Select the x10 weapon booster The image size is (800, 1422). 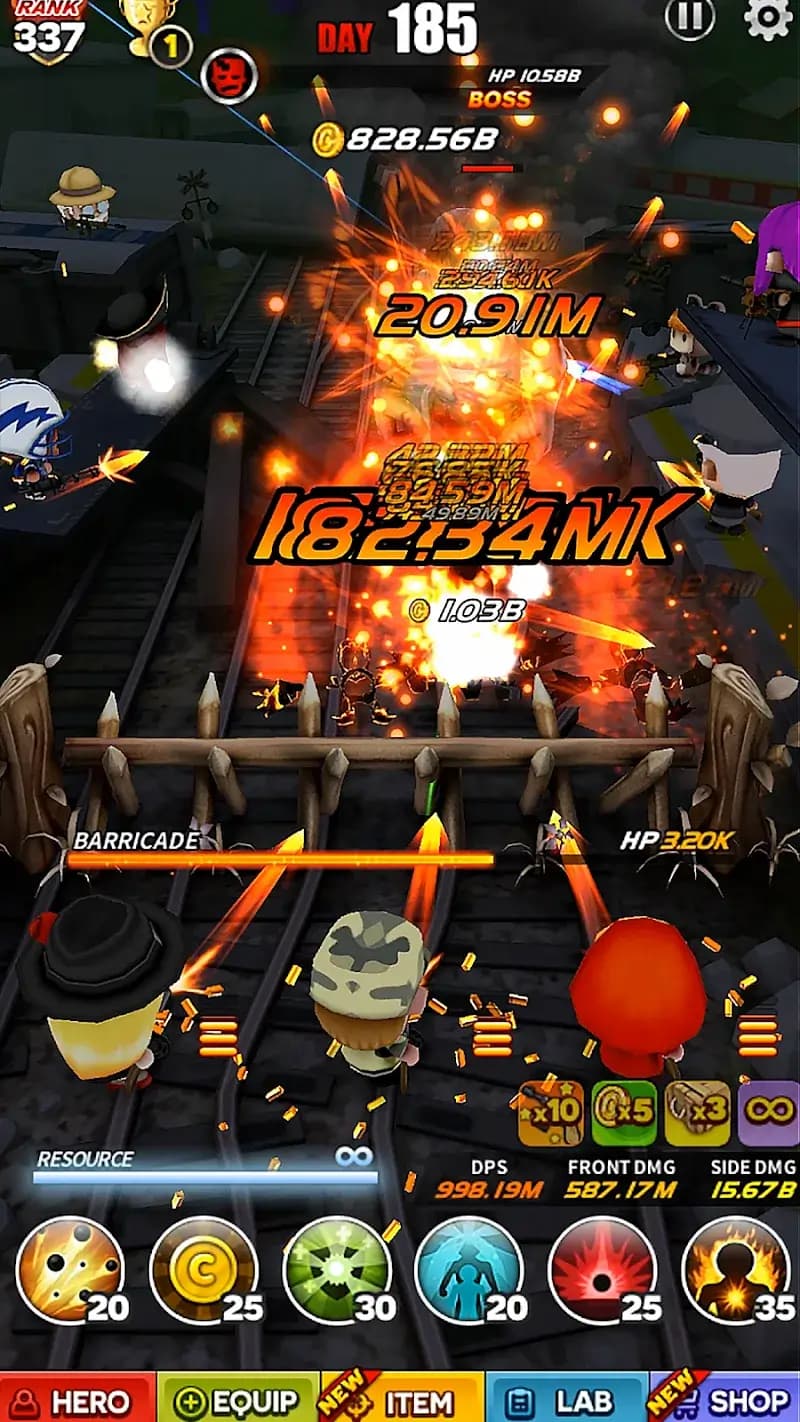(x=551, y=1113)
